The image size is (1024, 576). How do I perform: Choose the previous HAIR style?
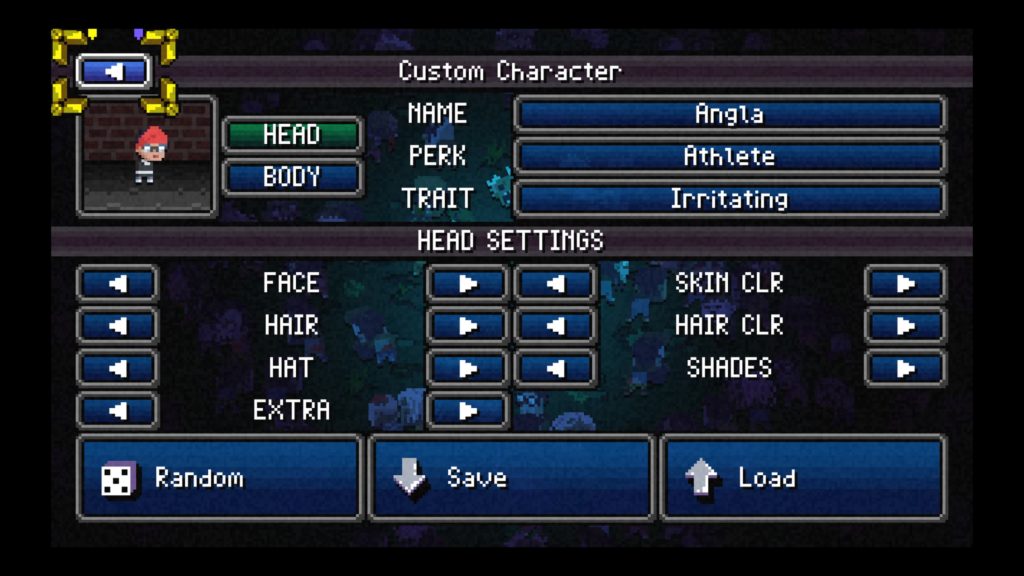[x=117, y=326]
